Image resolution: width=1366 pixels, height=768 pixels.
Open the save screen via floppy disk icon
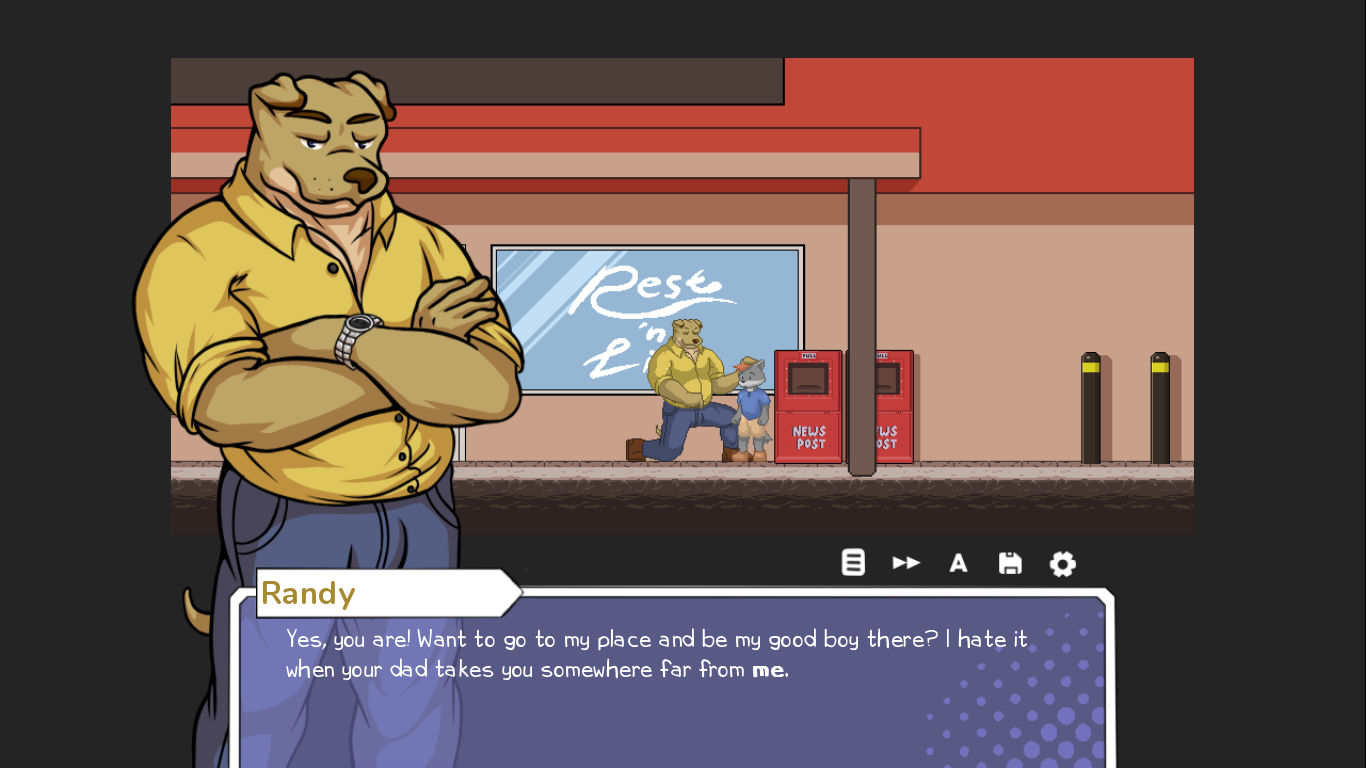pos(1010,562)
